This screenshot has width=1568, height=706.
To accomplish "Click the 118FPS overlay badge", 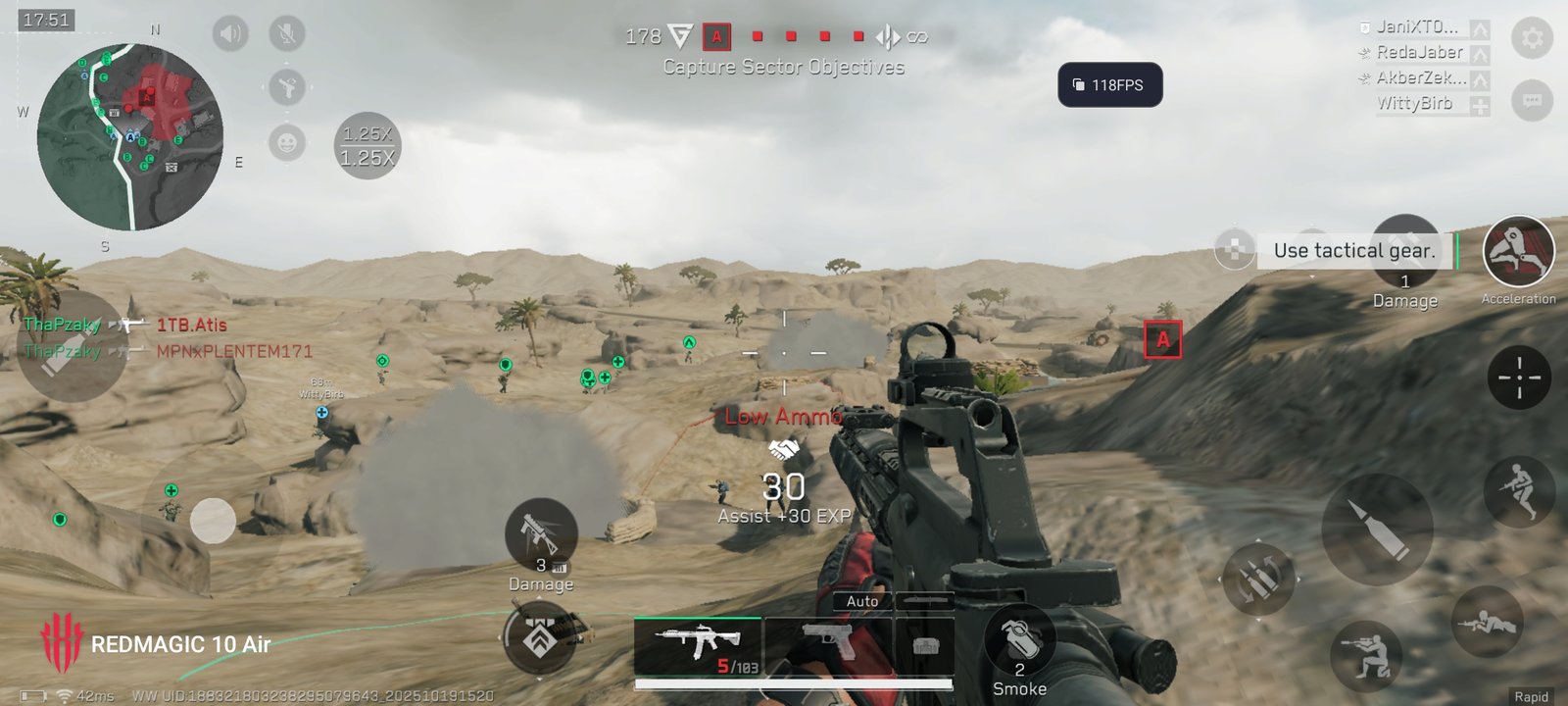I will pyautogui.click(x=1109, y=85).
